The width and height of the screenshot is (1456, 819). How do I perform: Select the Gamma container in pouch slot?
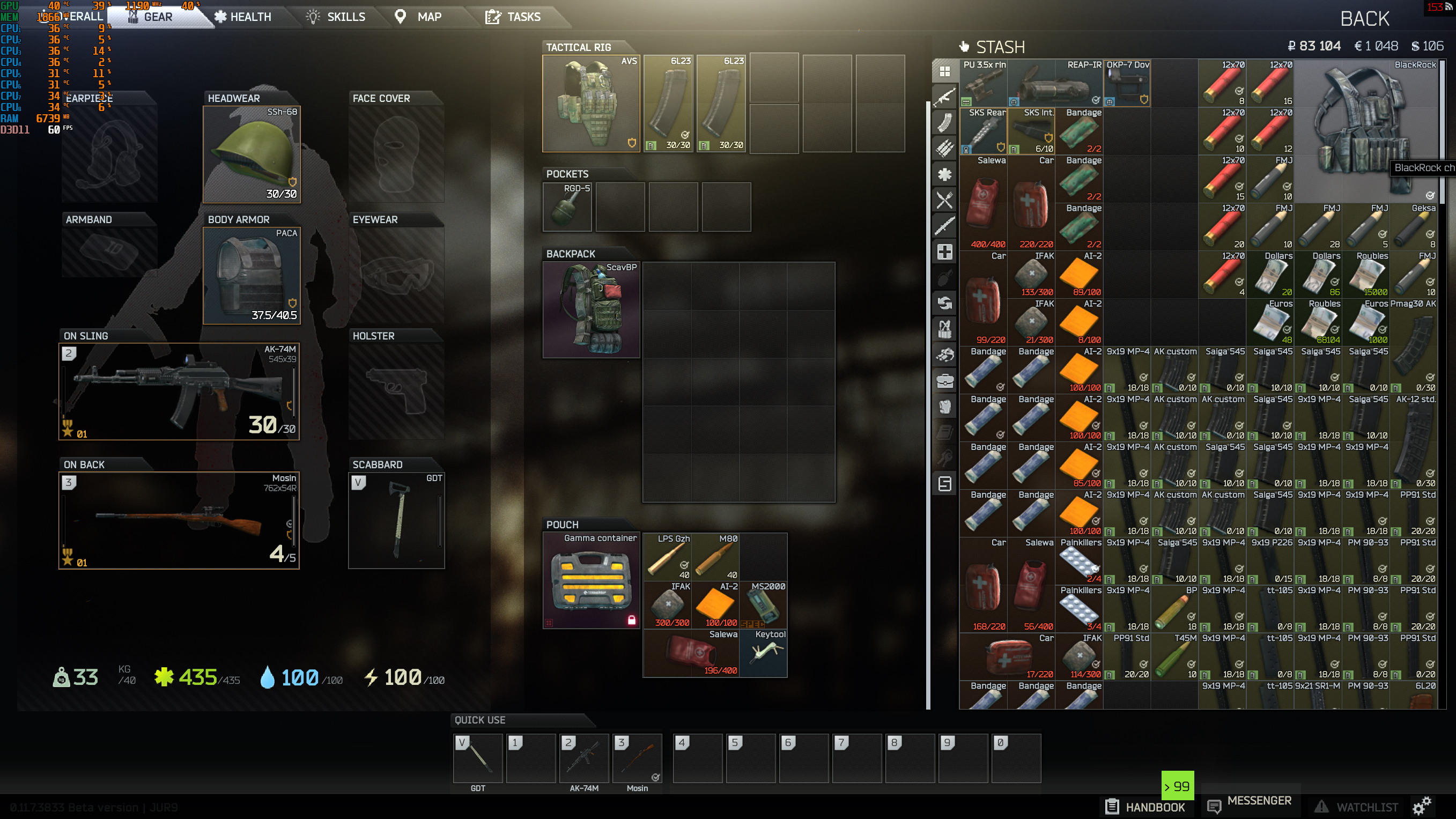(591, 580)
